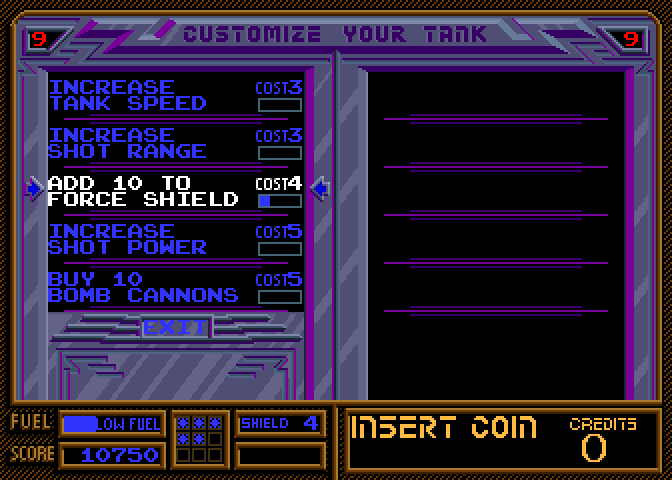Choose the Increase Shot Range option
This screenshot has height=480, width=672.
click(x=127, y=143)
